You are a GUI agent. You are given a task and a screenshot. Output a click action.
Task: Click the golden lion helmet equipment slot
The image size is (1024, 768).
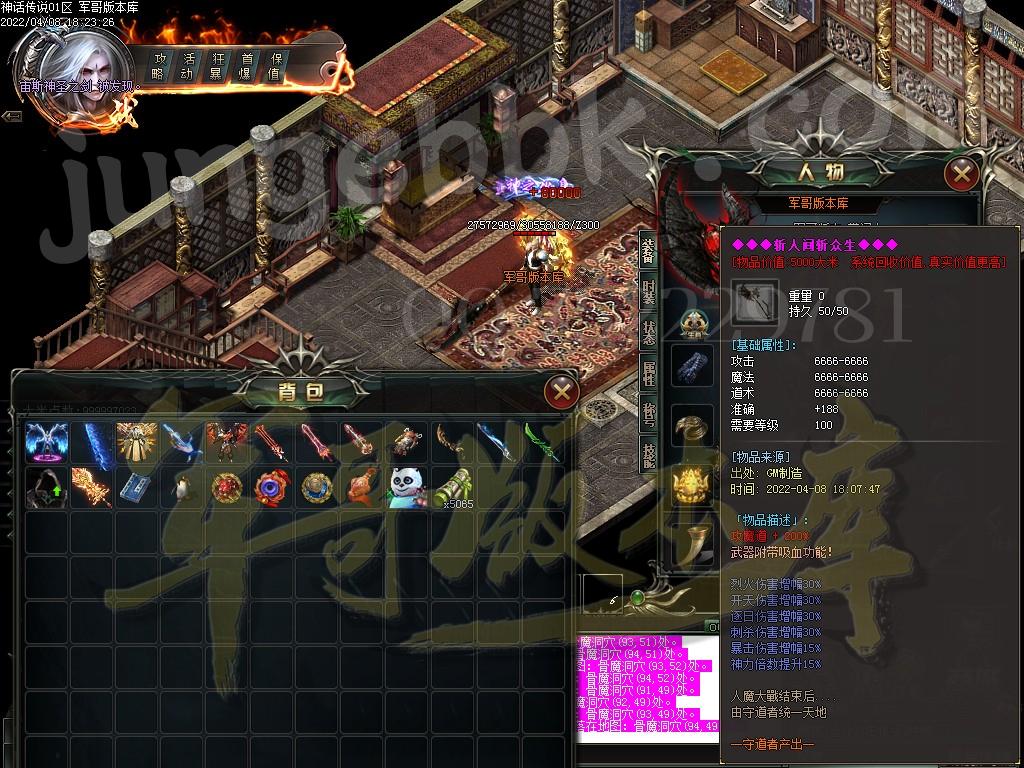(x=692, y=484)
